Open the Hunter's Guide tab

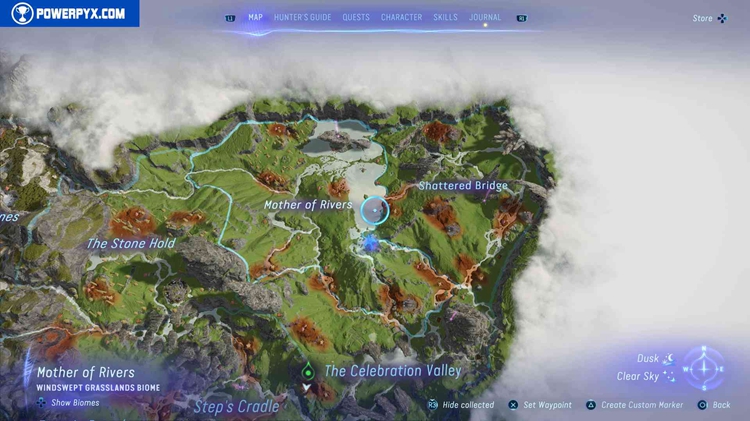(x=301, y=17)
